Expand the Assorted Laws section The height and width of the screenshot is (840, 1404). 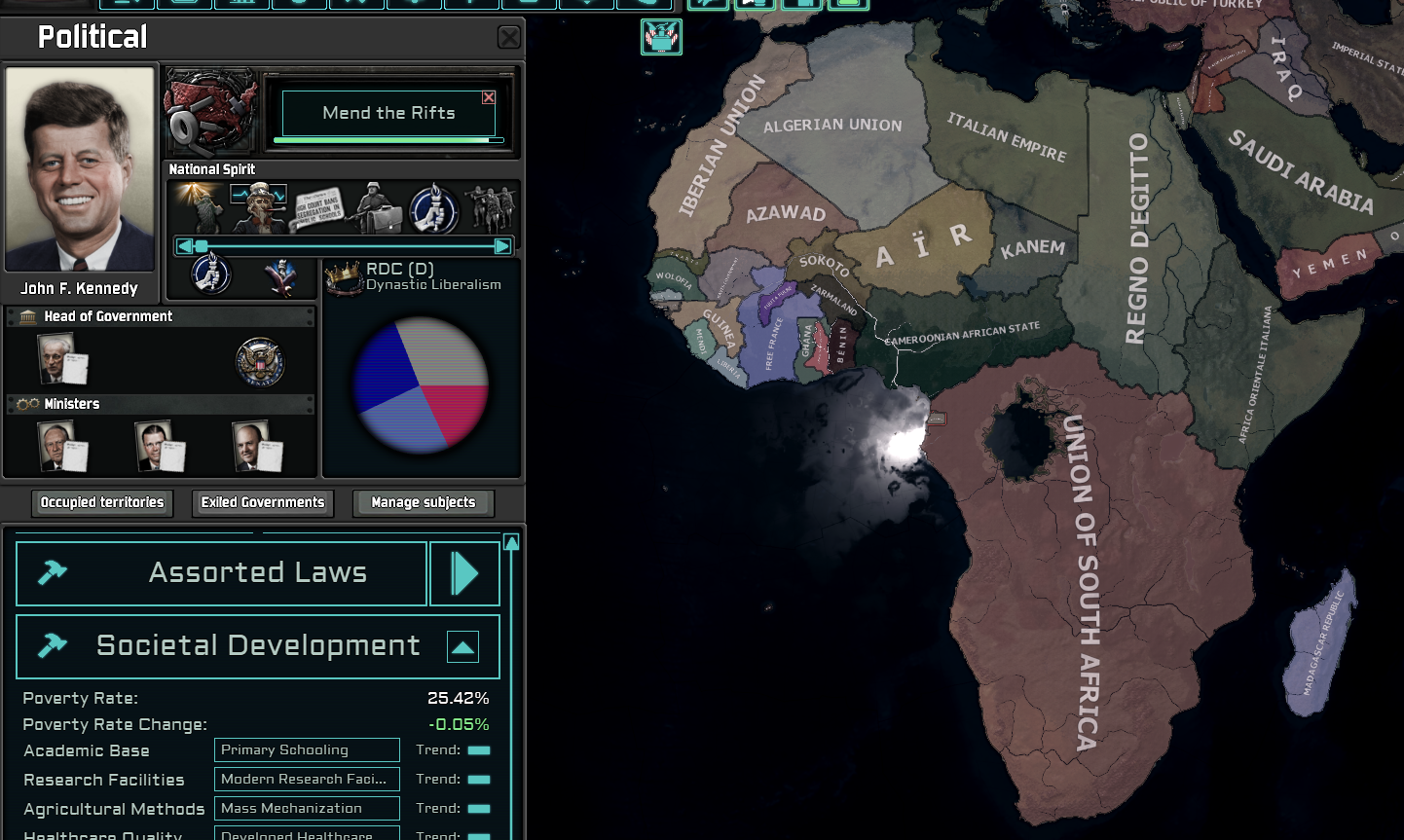coord(464,572)
